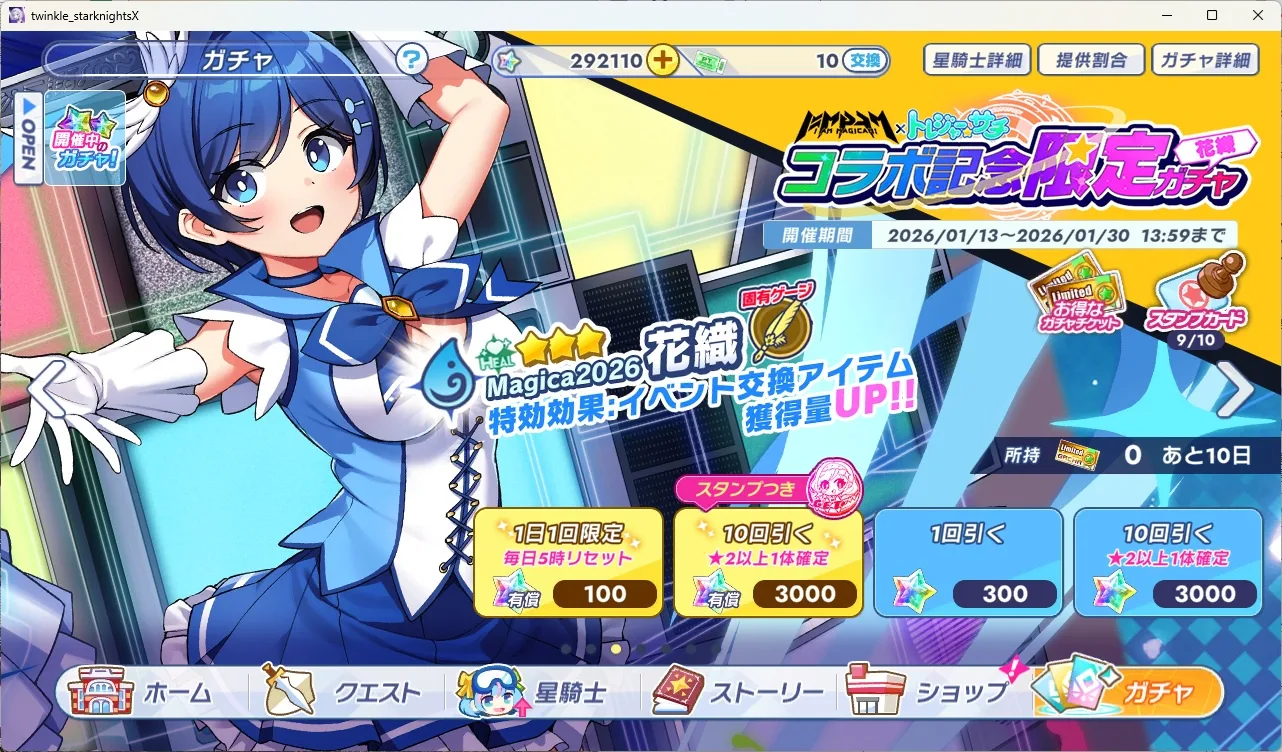The height and width of the screenshot is (752, 1282).
Task: Open ガチャ詳細 gacha details
Action: coord(1205,60)
